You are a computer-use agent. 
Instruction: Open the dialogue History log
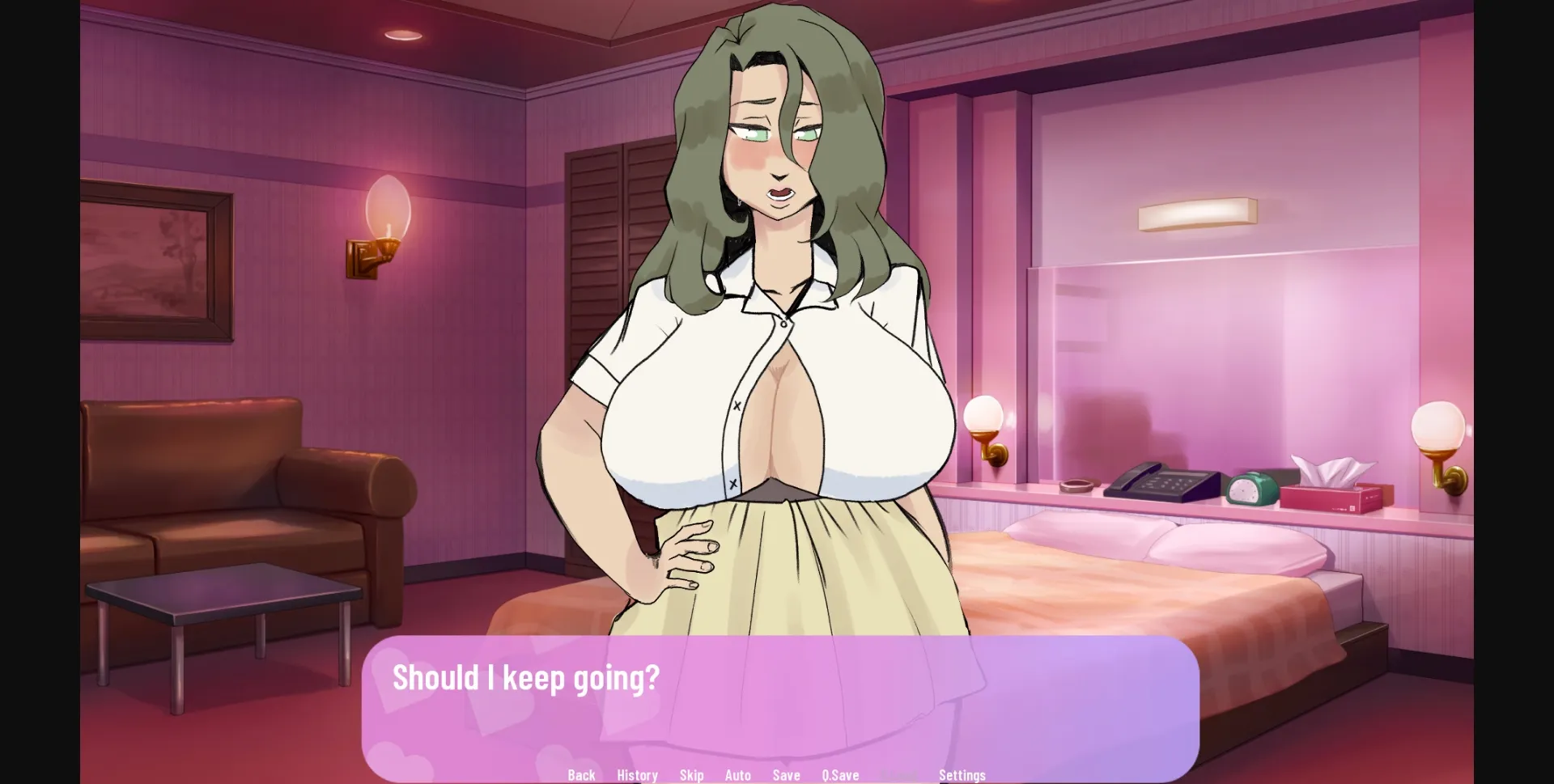[637, 775]
